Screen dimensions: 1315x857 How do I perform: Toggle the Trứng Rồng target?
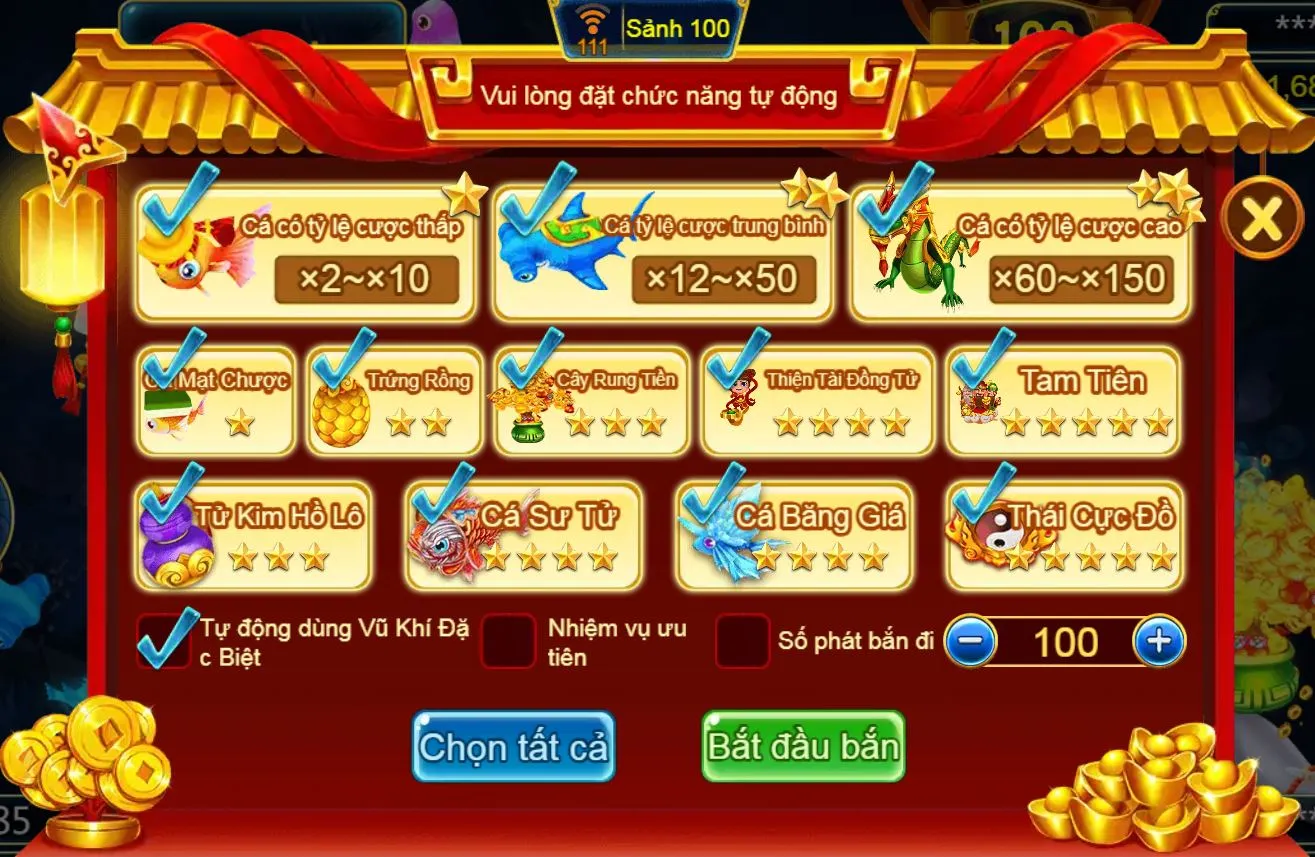tap(394, 401)
